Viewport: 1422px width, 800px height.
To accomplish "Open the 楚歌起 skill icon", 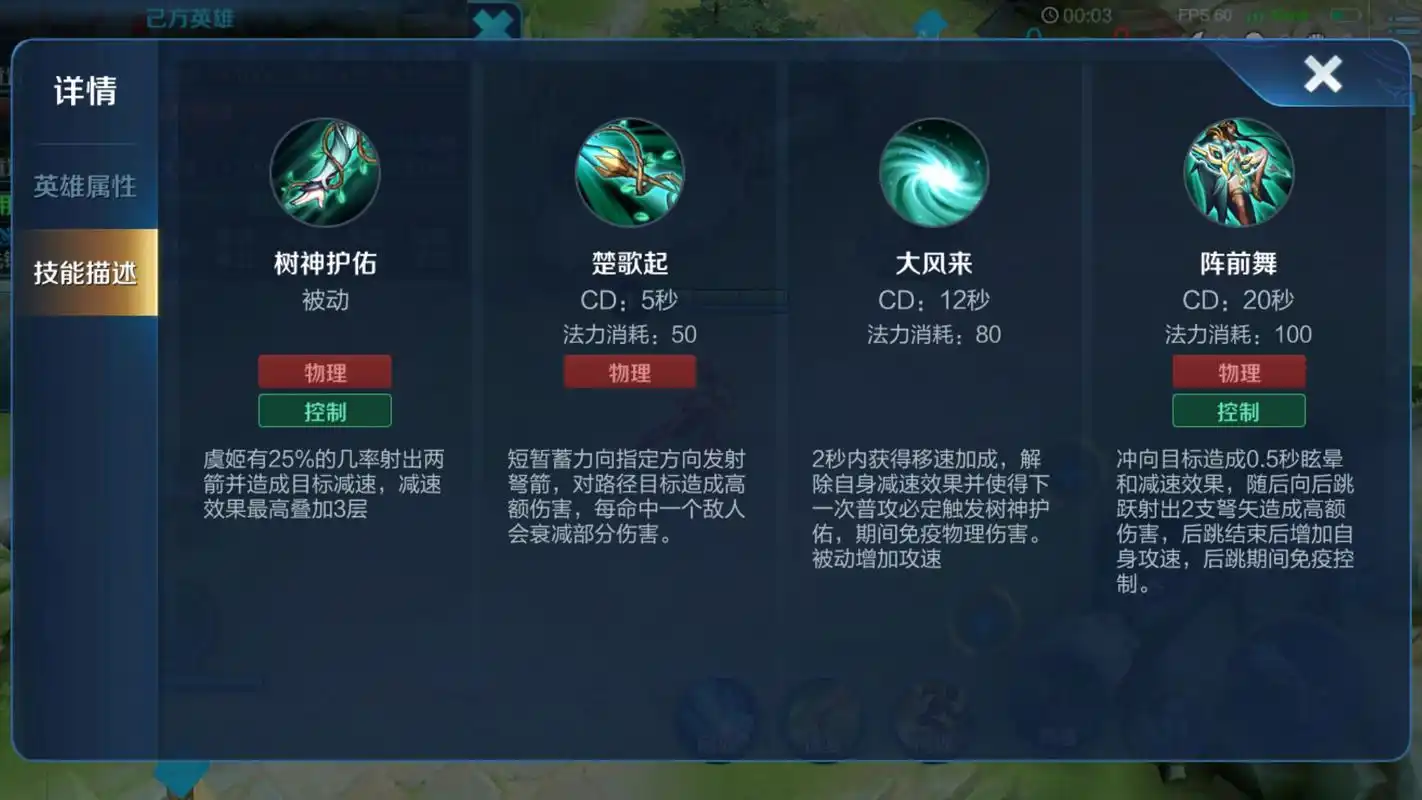I will [x=630, y=172].
